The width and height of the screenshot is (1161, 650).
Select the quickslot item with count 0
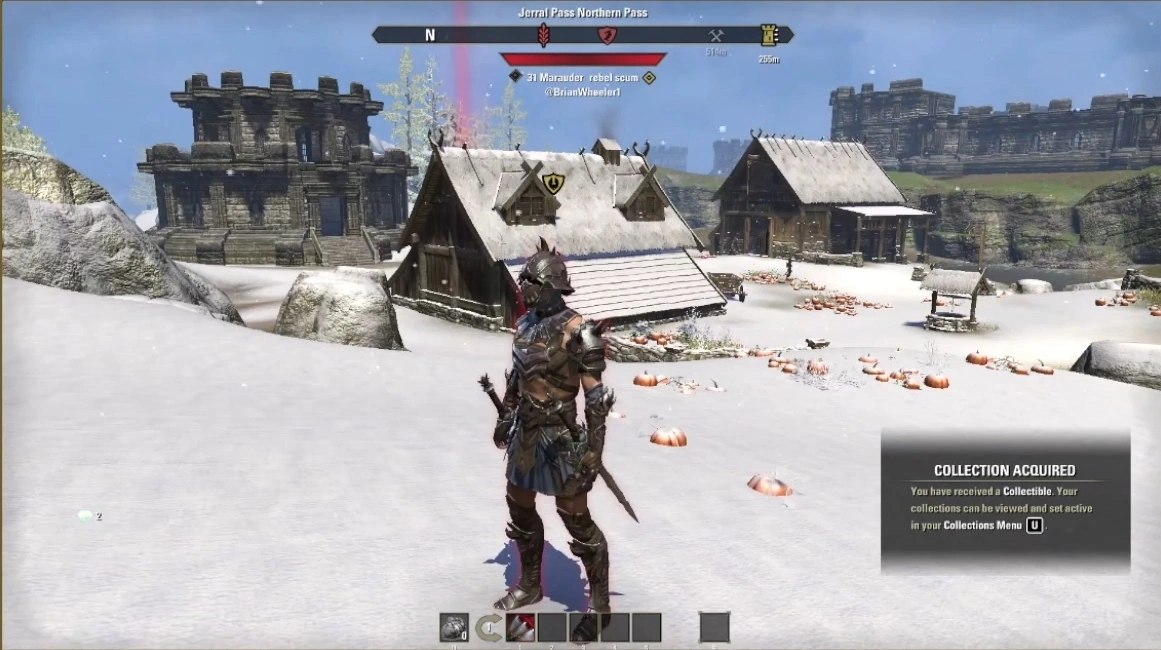(x=454, y=627)
